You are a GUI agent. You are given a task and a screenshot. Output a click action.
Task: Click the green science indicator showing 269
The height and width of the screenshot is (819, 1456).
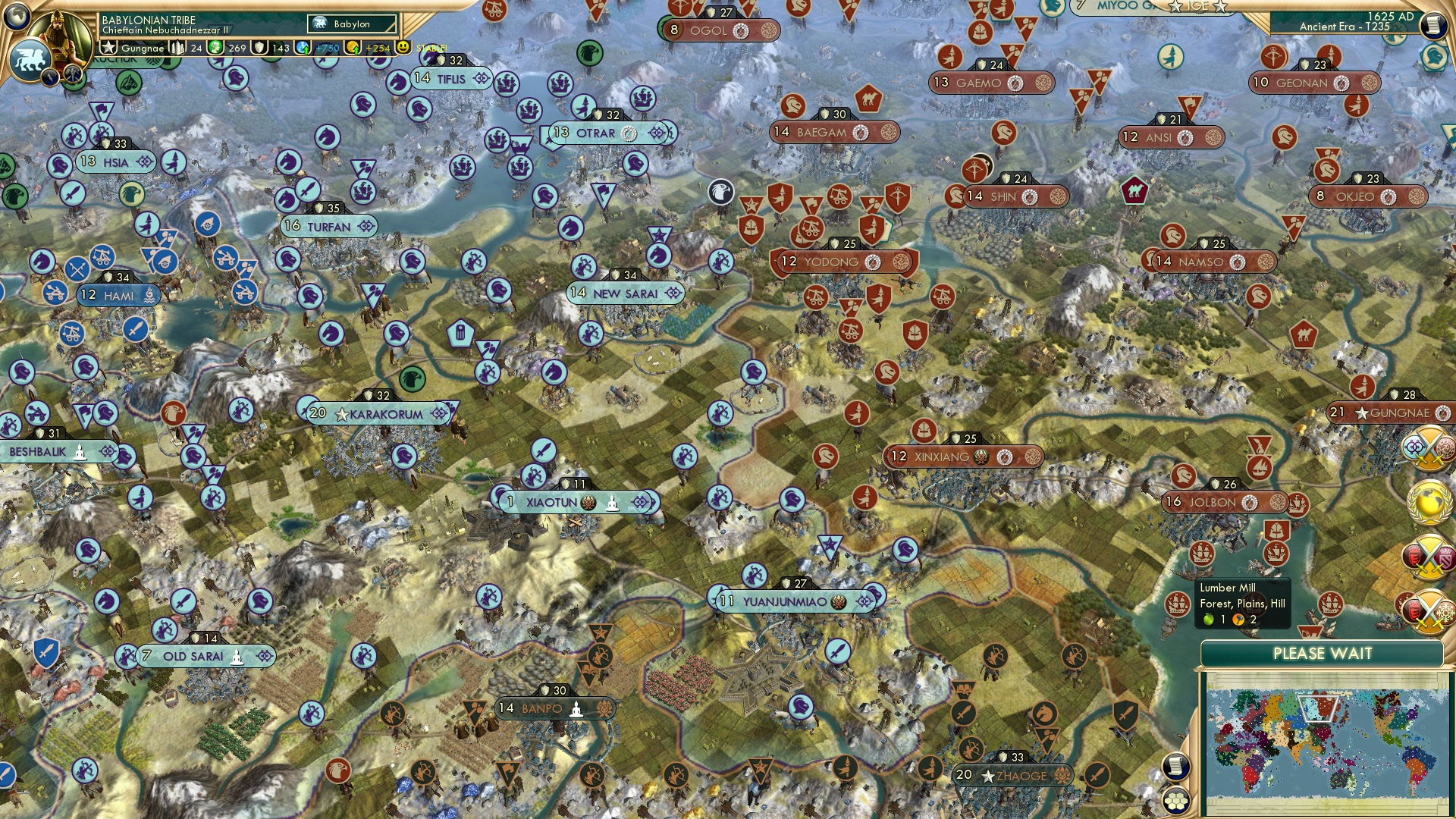pyautogui.click(x=215, y=48)
